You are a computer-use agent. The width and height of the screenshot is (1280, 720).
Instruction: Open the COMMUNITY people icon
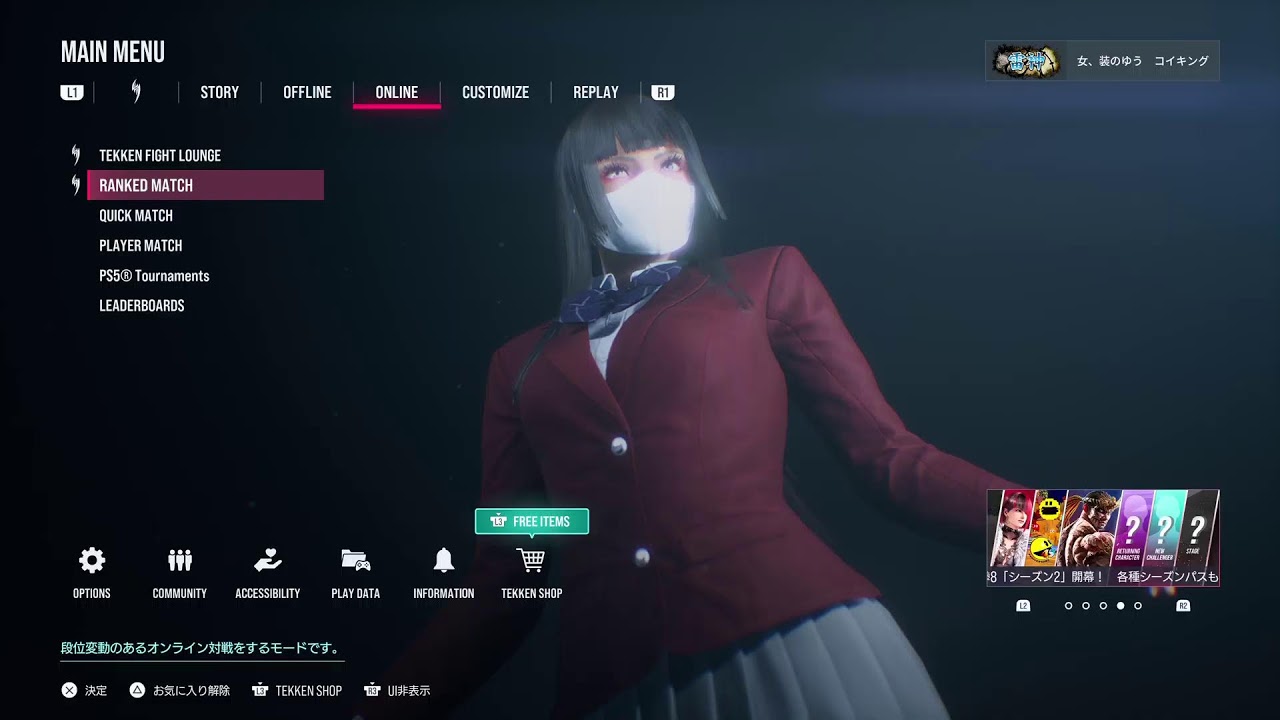pyautogui.click(x=179, y=560)
